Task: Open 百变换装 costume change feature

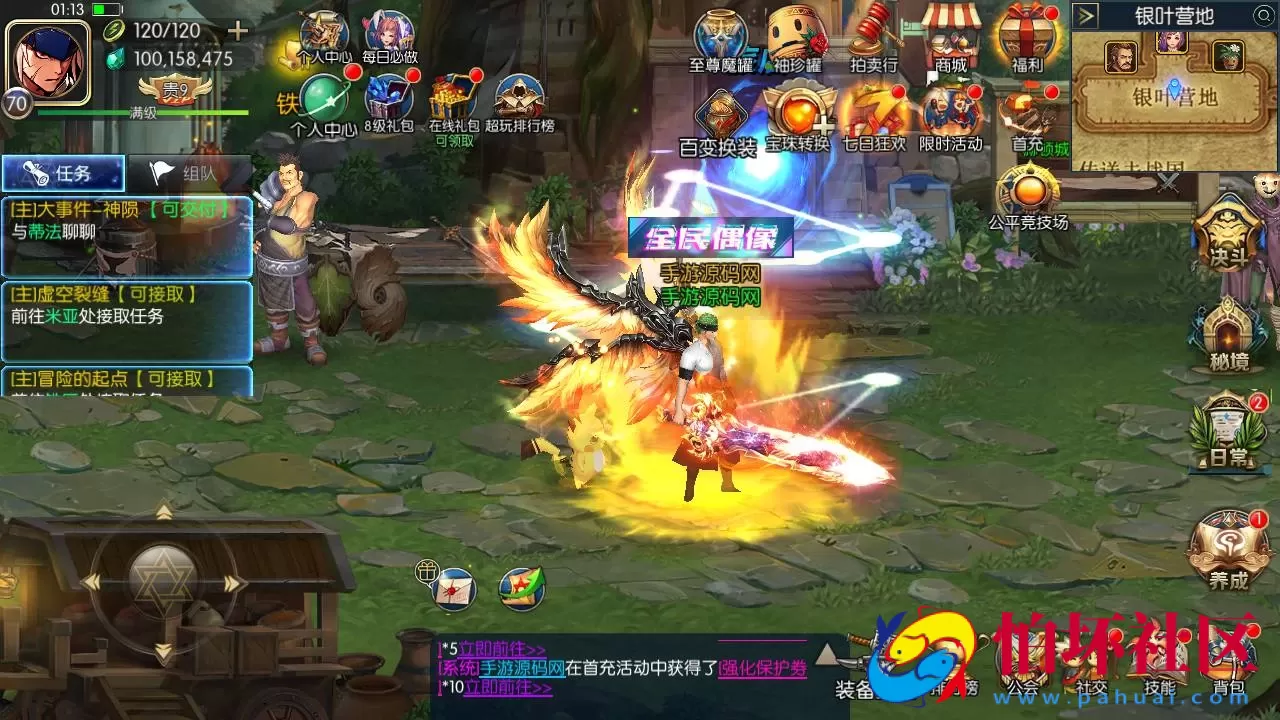Action: pos(723,110)
